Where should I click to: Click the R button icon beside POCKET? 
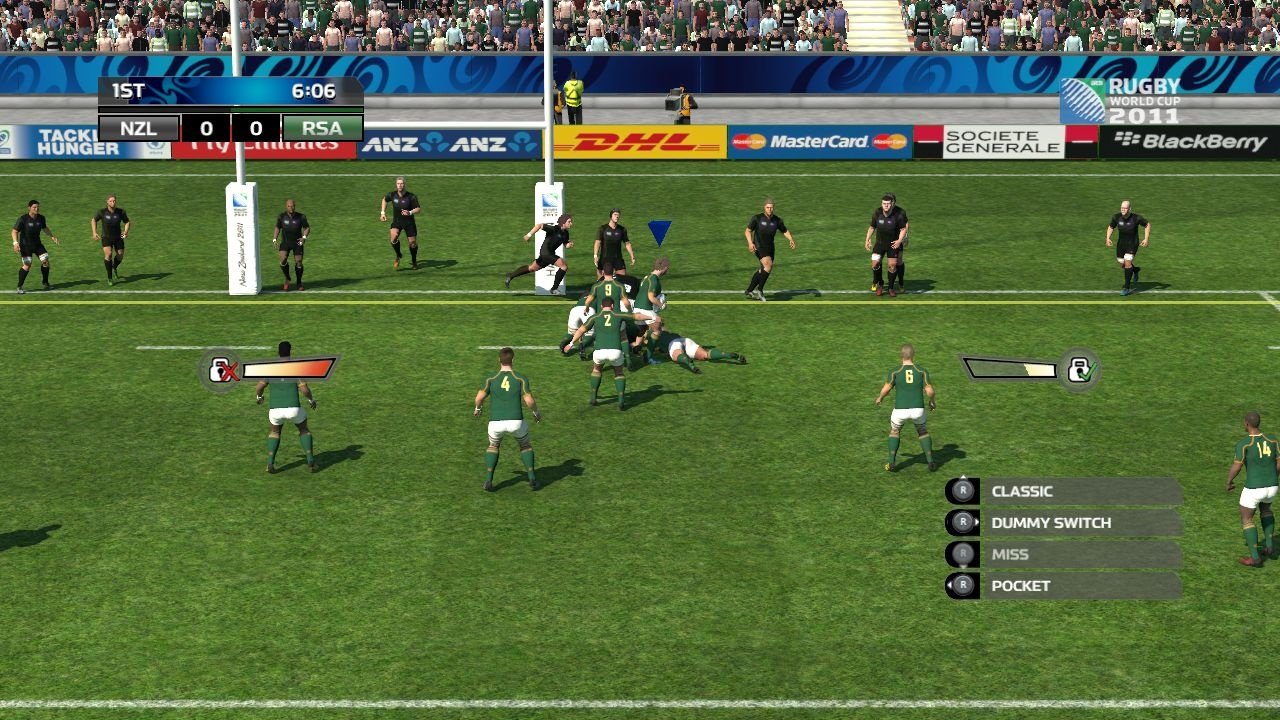click(965, 584)
